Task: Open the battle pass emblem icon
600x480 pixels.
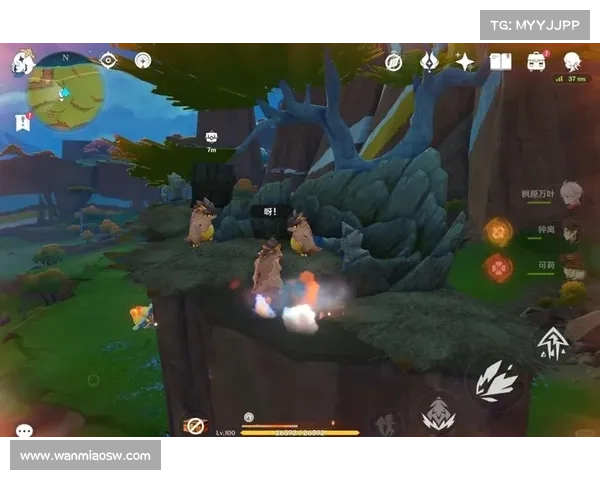Action: [x=429, y=62]
